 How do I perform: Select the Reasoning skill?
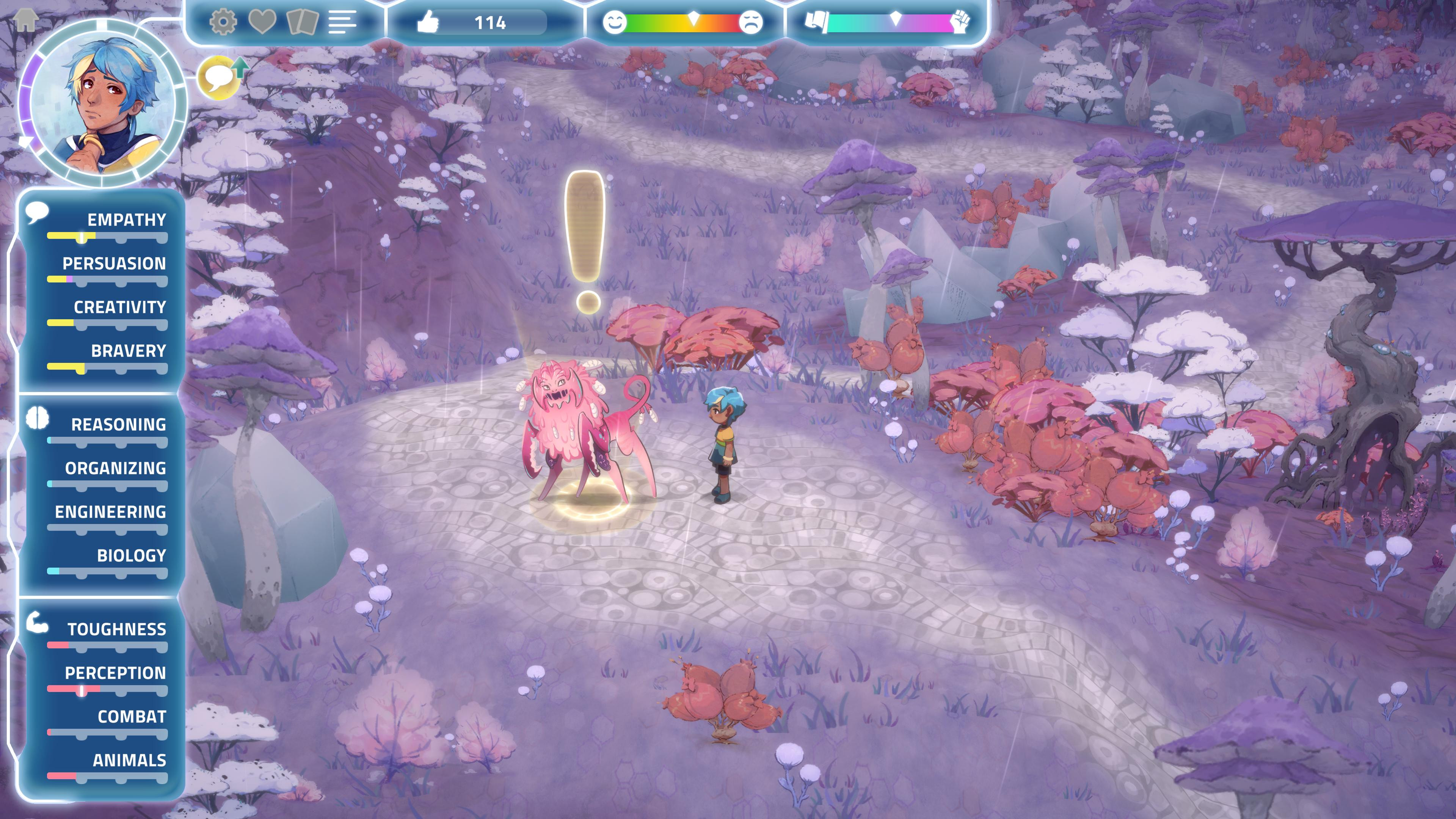pyautogui.click(x=118, y=425)
